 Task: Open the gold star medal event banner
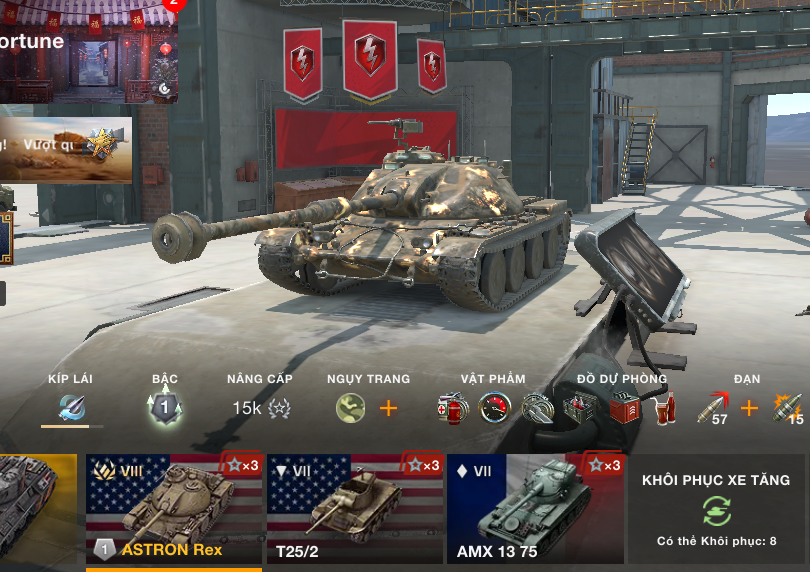(66, 150)
